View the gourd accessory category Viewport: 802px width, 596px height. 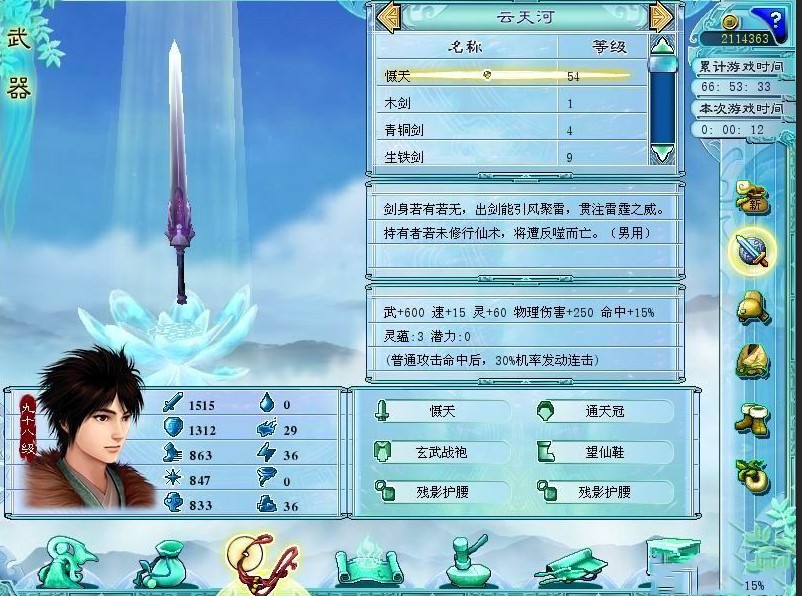(752, 473)
